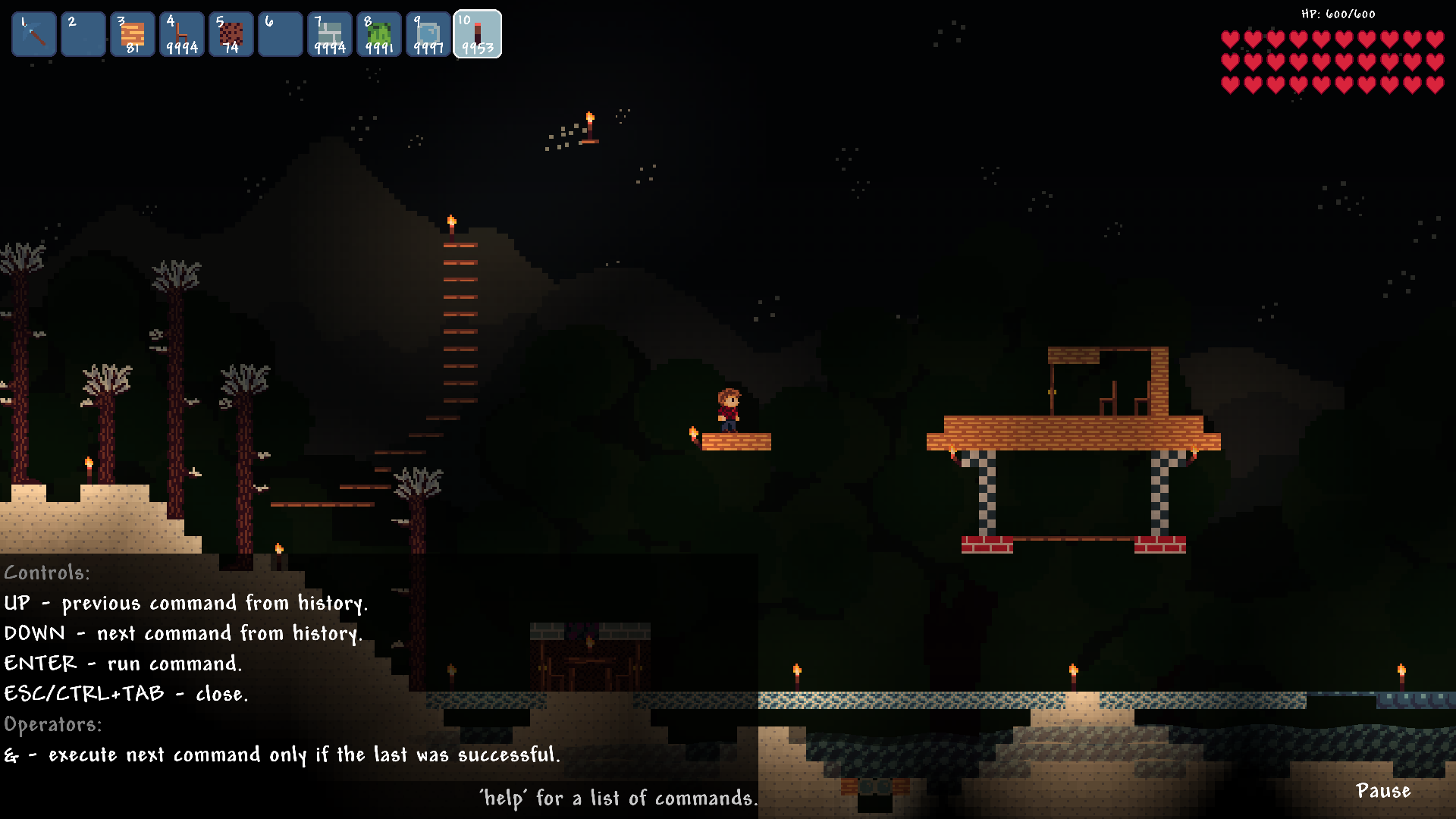Click the Pause button

[1382, 791]
